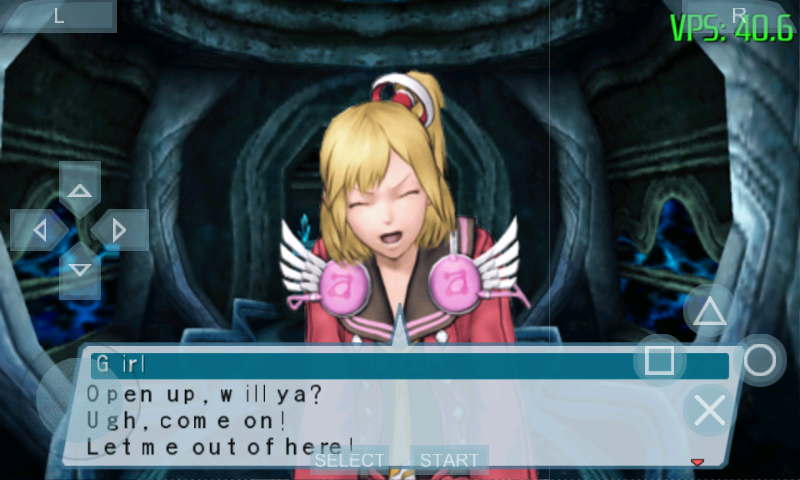The height and width of the screenshot is (480, 800).
Task: Tap the on-screen square button
Action: (x=660, y=360)
